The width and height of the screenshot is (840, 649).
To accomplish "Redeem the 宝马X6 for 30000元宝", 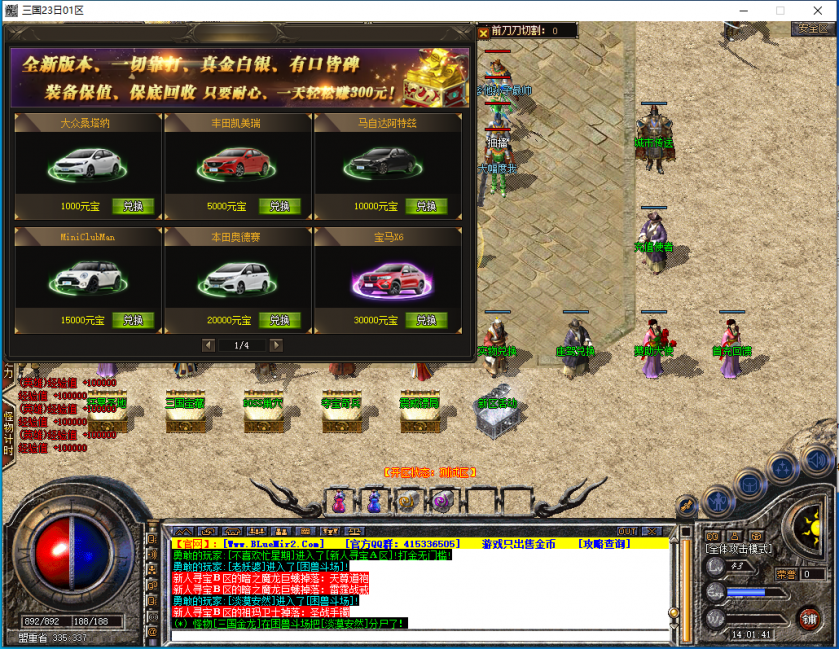I will tap(427, 321).
